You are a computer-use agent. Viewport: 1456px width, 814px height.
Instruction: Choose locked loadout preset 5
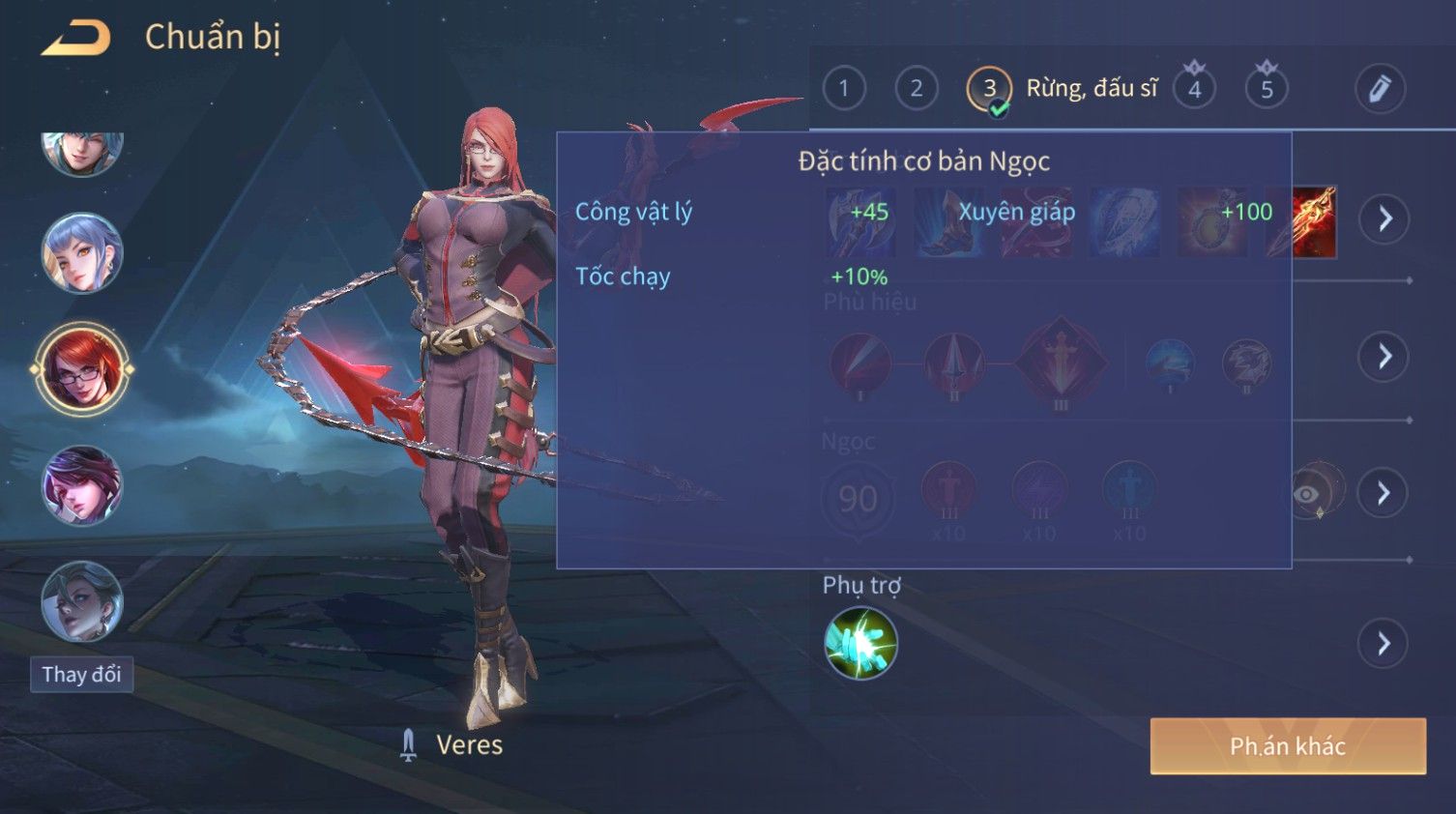(1267, 89)
